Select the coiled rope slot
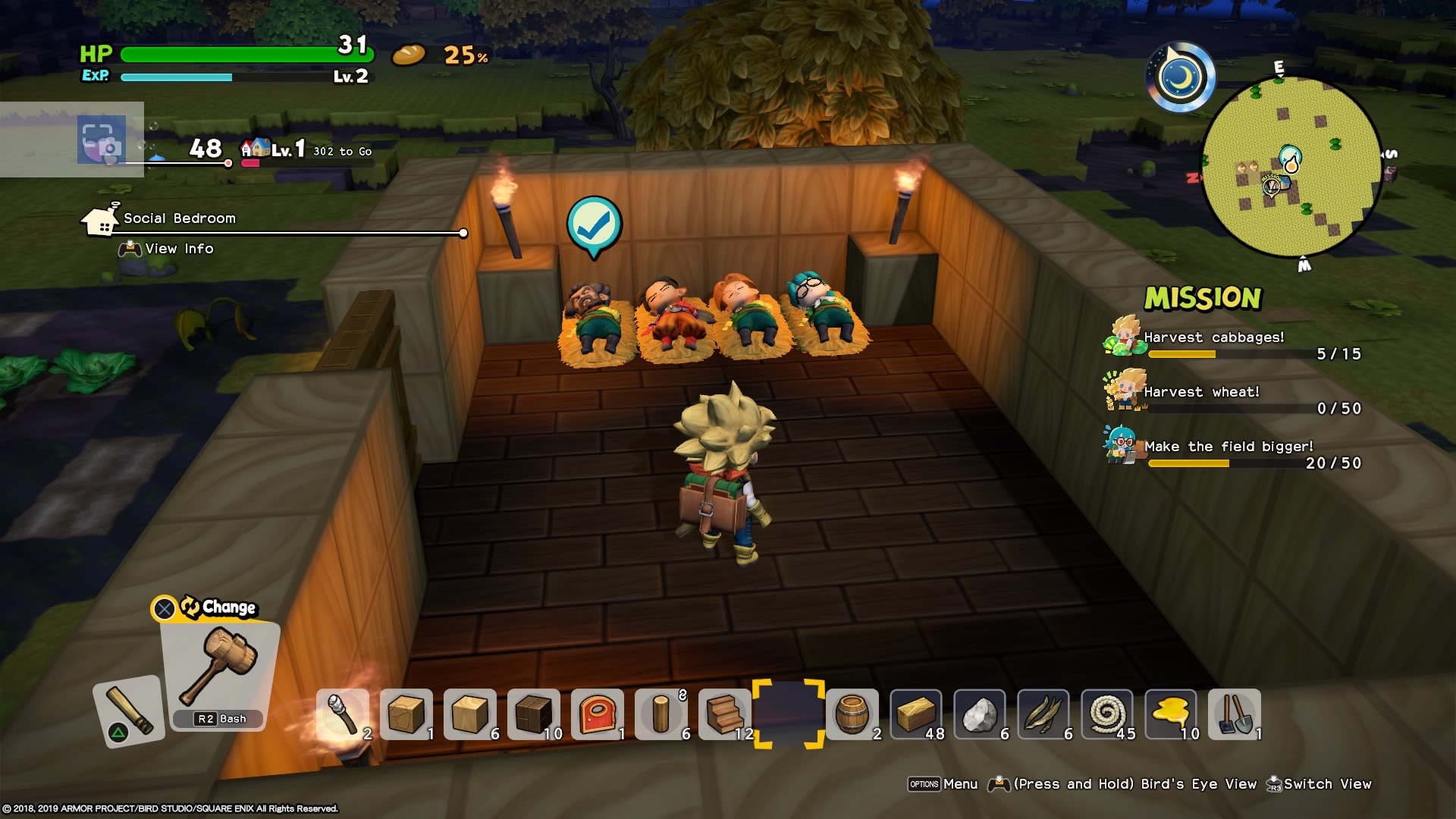Viewport: 1456px width, 819px height. (x=1107, y=714)
